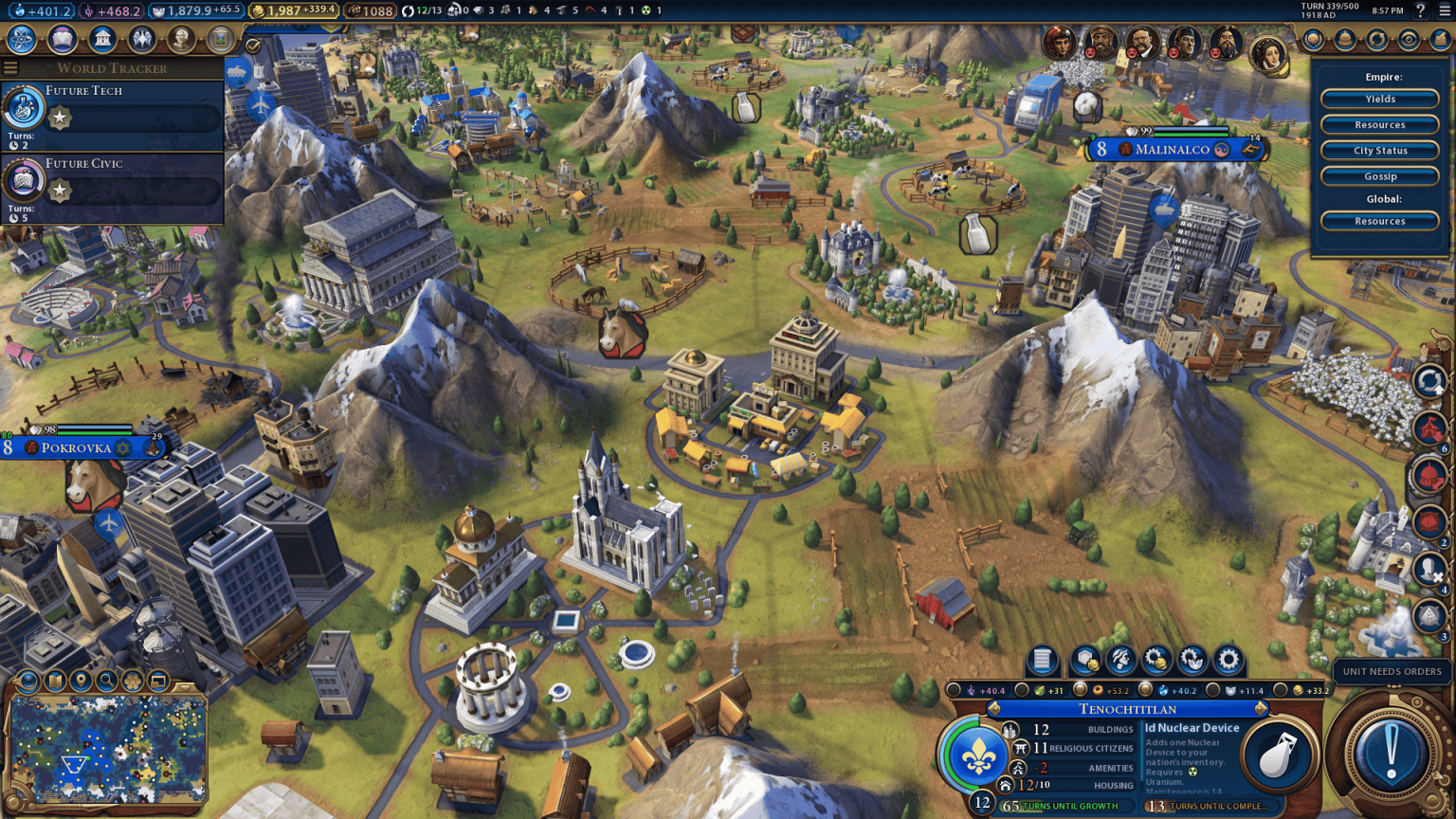Screen dimensions: 1456x819
Task: Expand the minimap options arrow
Action: (x=184, y=685)
